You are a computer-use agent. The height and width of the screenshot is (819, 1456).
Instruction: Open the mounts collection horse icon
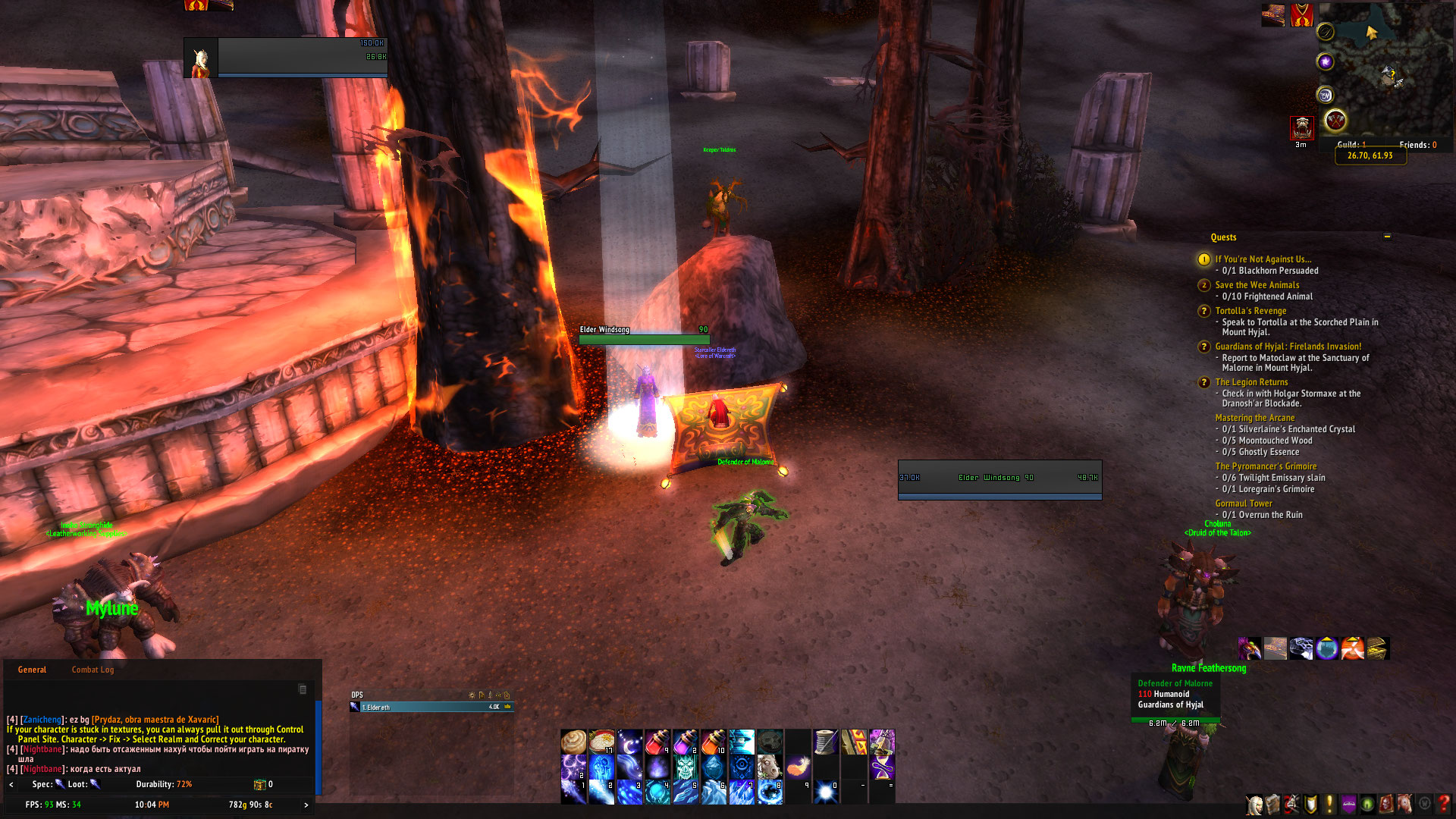point(1405,804)
